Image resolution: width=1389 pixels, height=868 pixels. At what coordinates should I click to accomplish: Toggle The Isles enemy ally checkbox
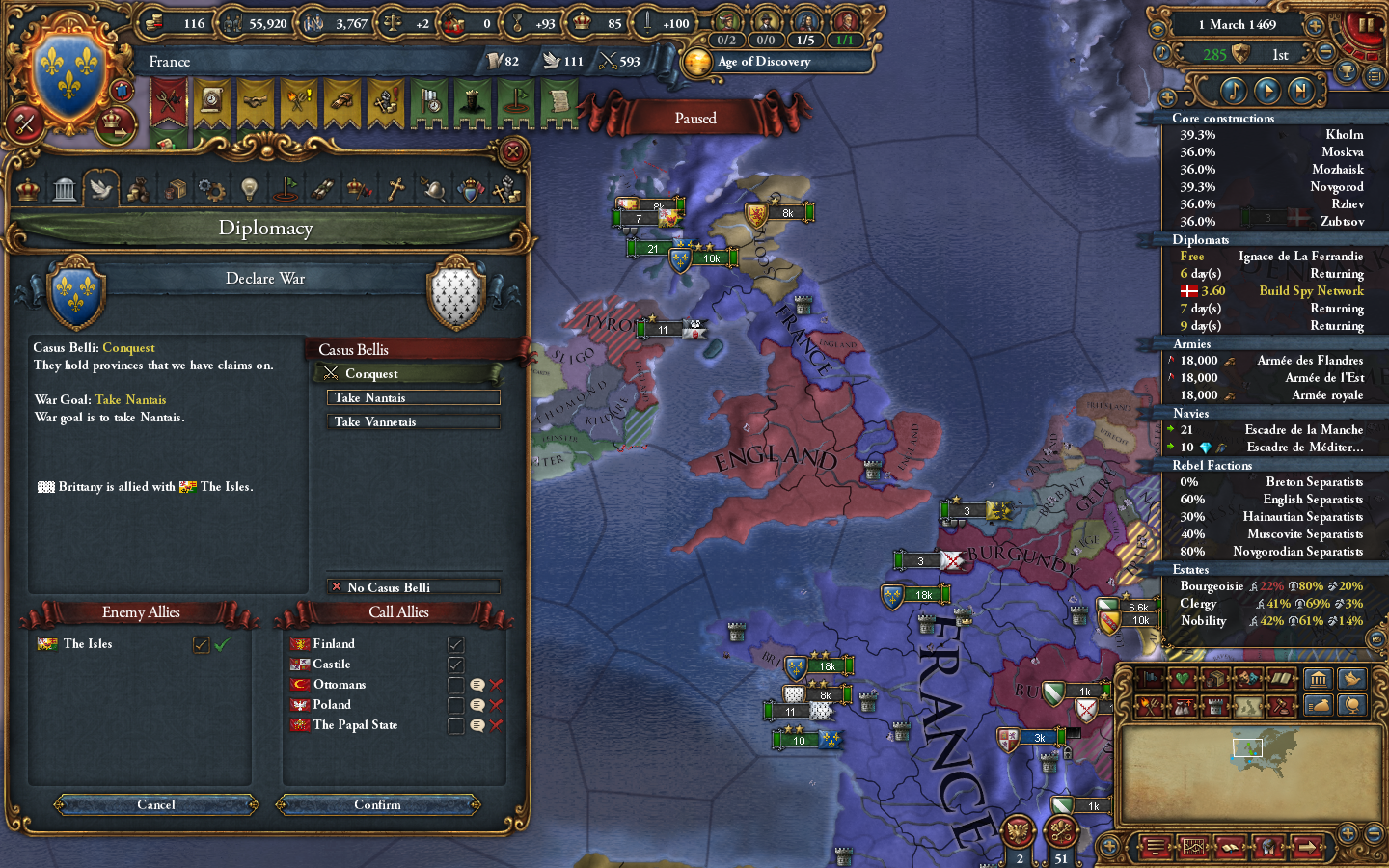click(202, 644)
